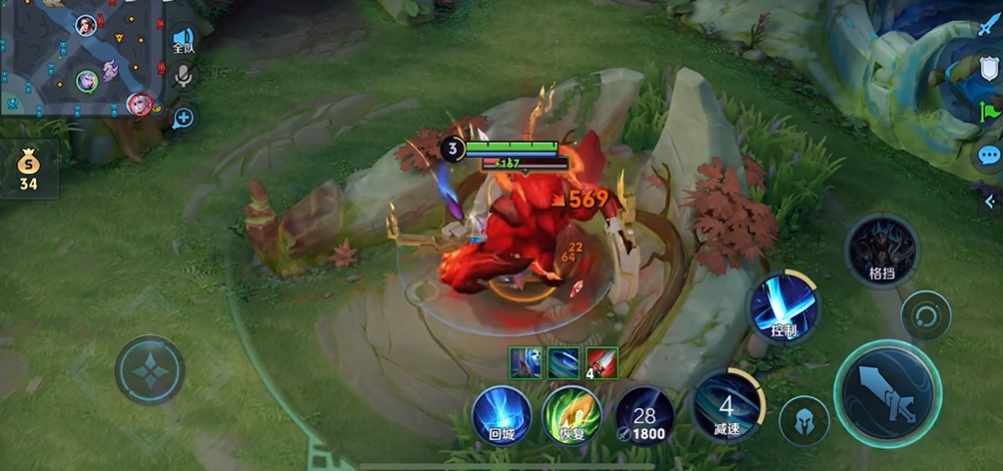Send the green flag gather signal
The image size is (1003, 471).
coord(990,110)
